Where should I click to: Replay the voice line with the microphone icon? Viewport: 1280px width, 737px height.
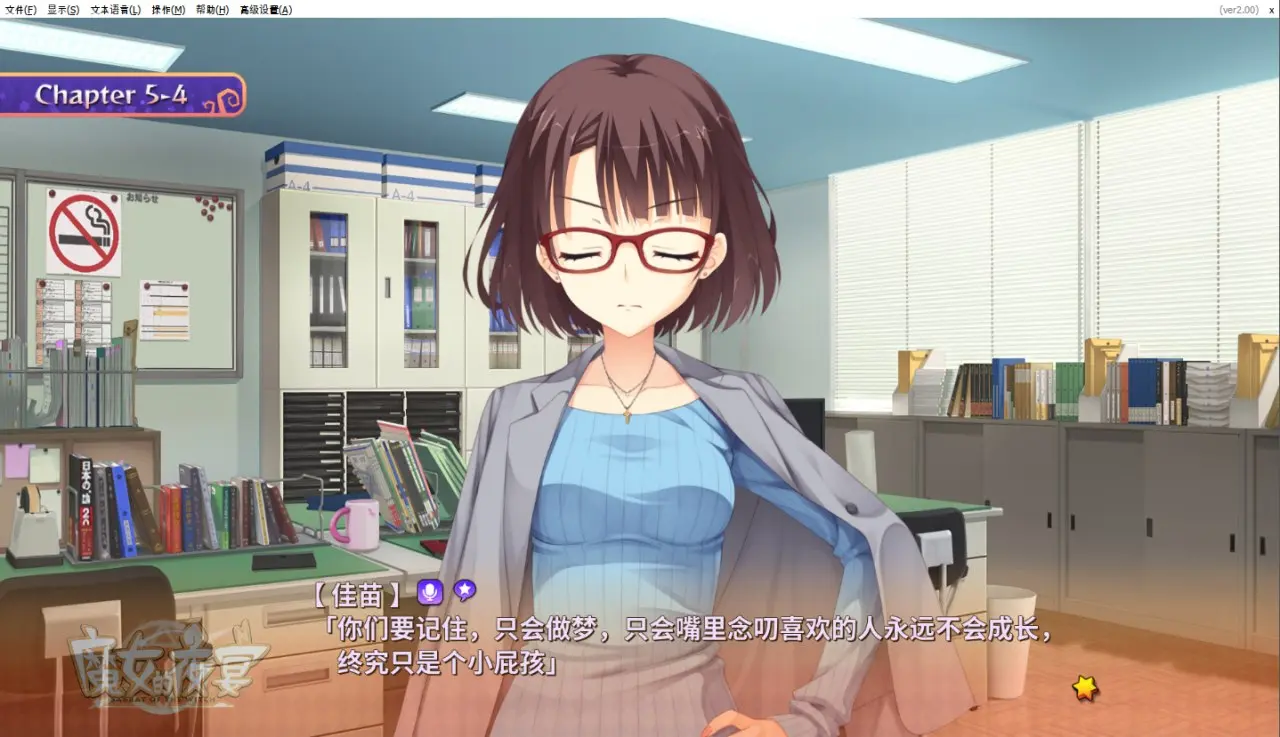point(430,592)
